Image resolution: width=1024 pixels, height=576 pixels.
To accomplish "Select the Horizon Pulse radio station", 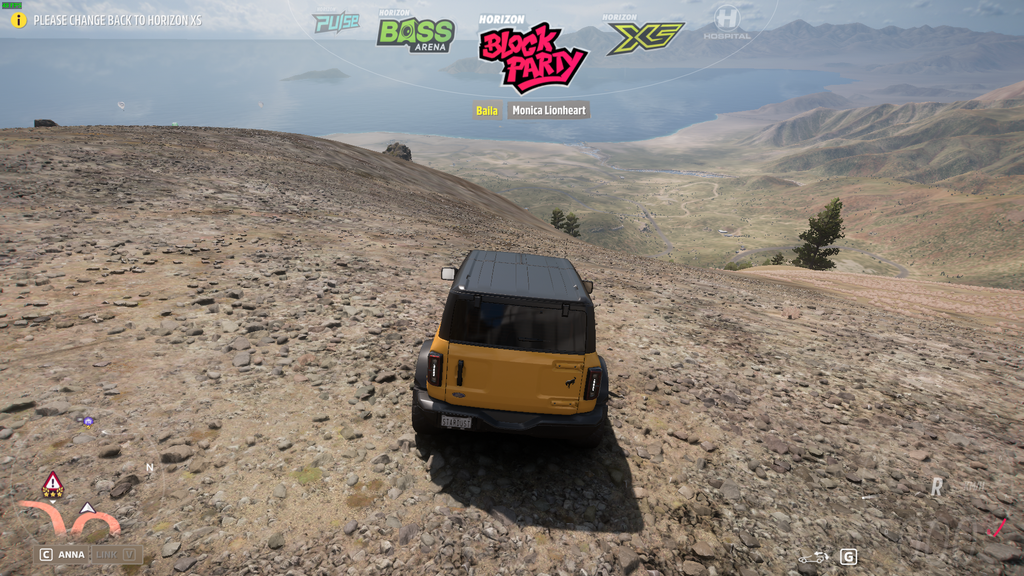I will [x=336, y=22].
